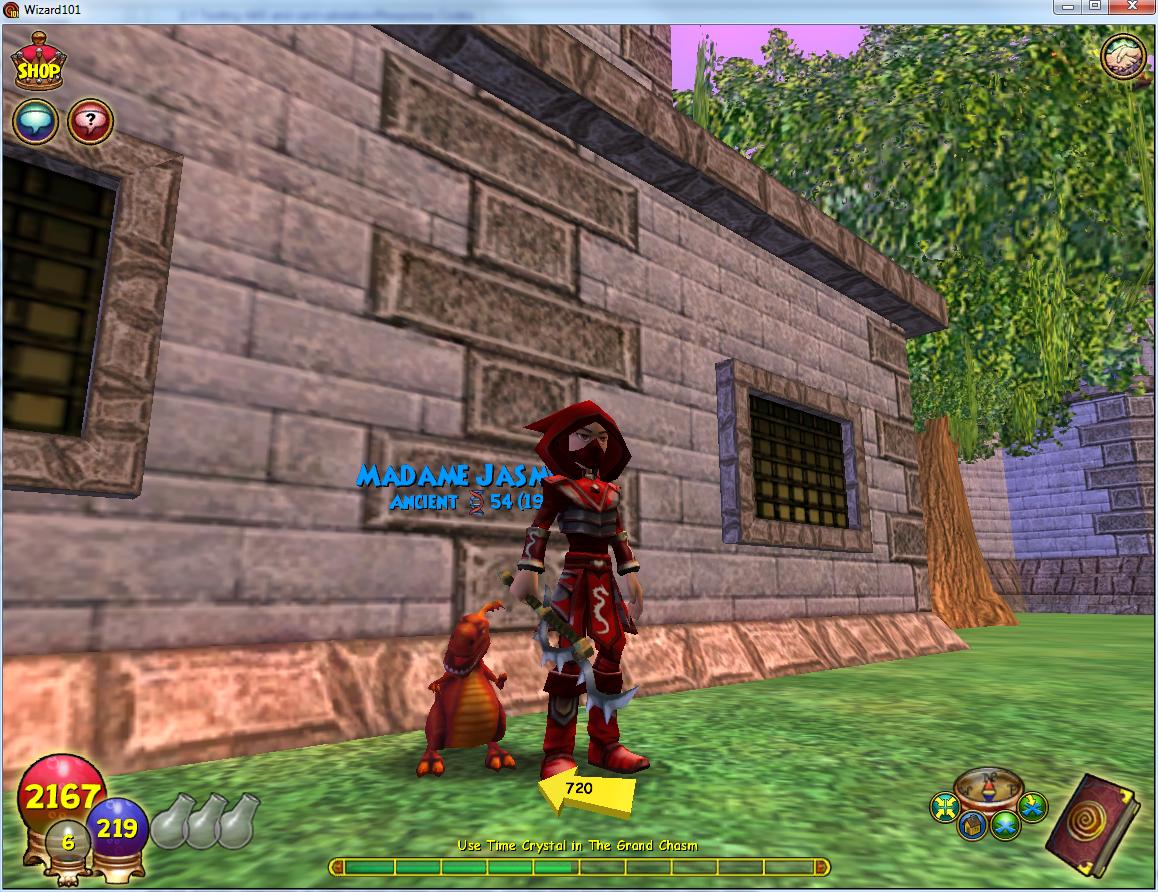
Task: Open the blue speech bubble chat
Action: pos(35,123)
